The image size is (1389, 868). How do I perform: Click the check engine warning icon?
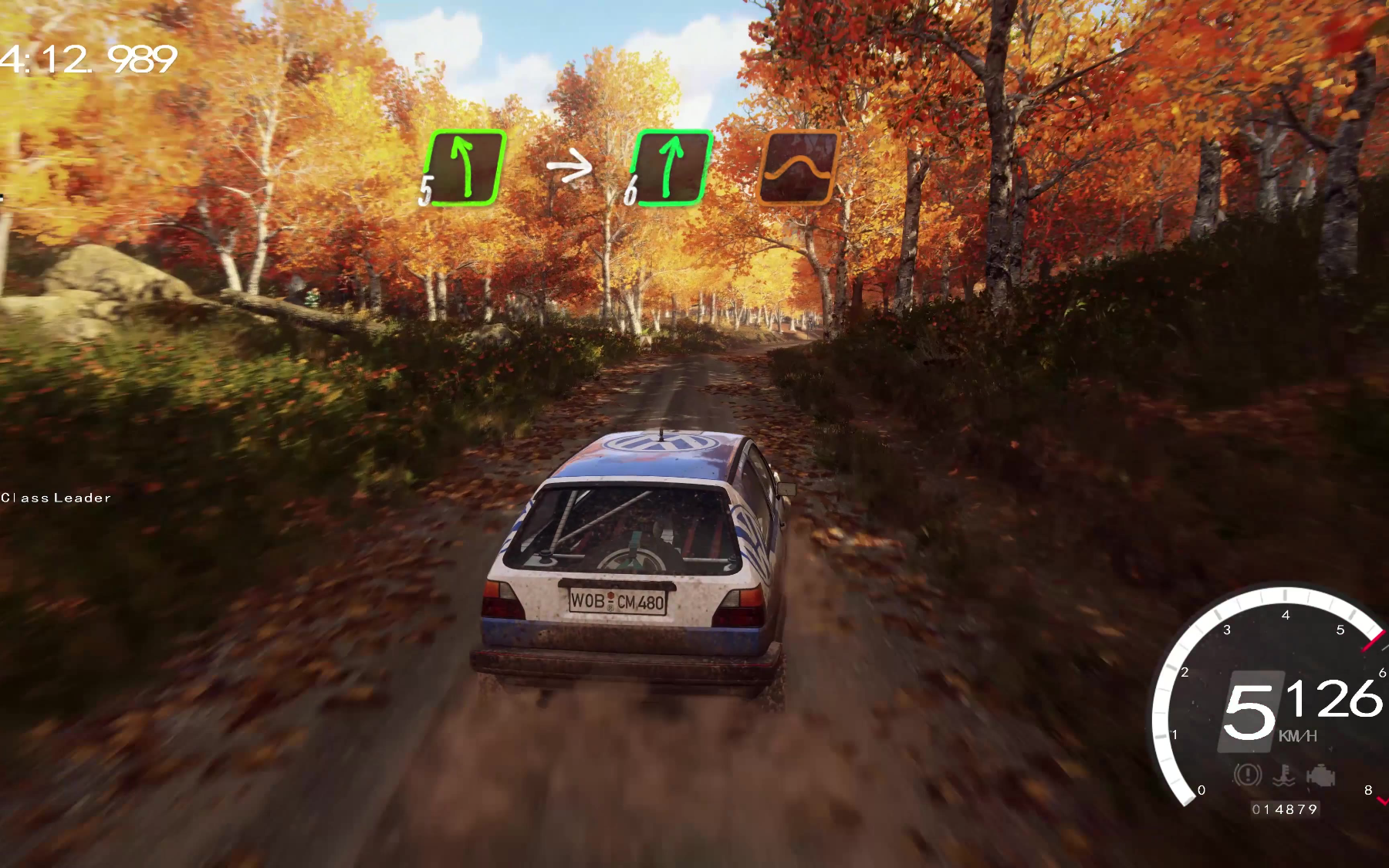pos(1321,775)
